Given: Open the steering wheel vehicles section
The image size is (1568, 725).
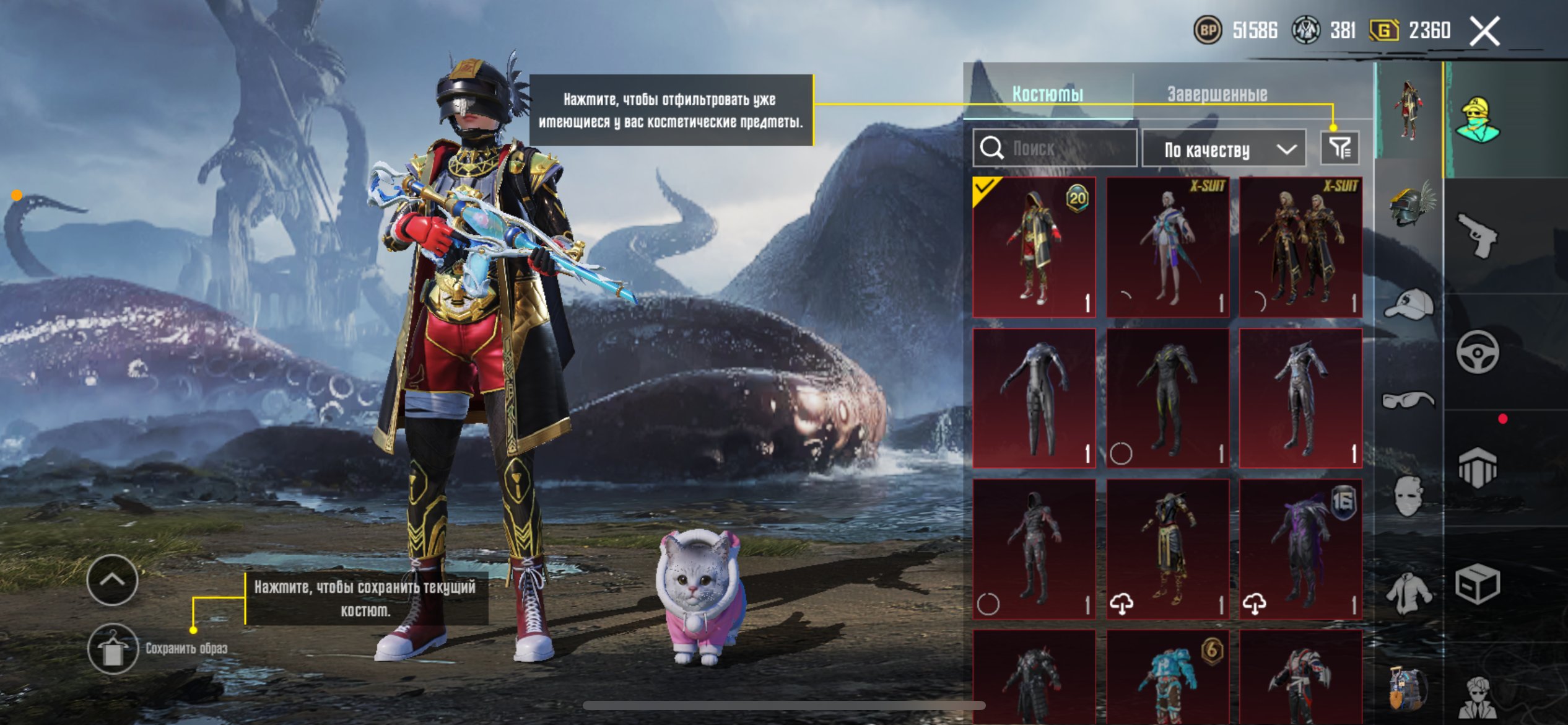Looking at the screenshot, I should click(1477, 352).
